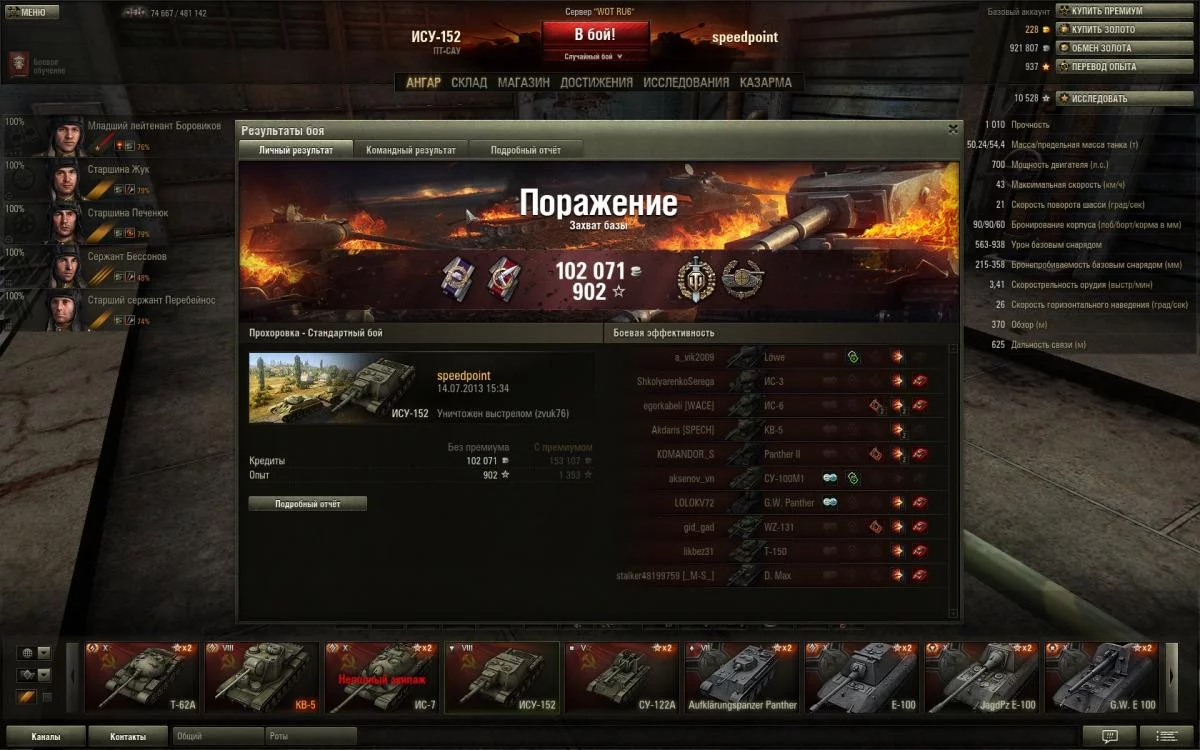Switch to the Склад section
1200x750 pixels.
point(469,83)
